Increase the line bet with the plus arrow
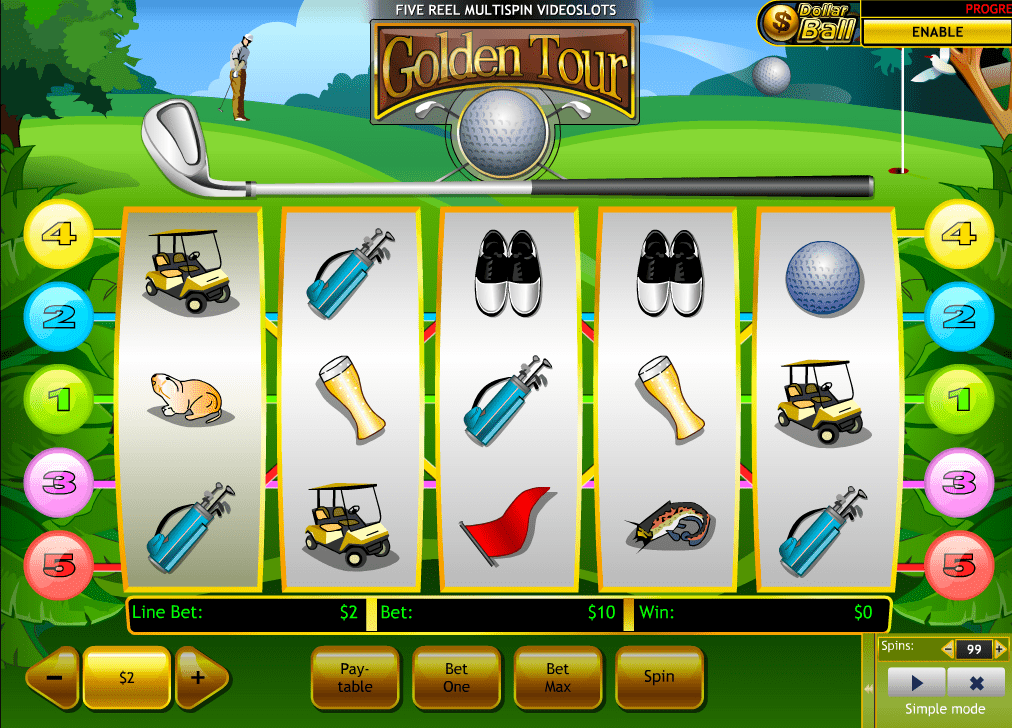 (199, 677)
